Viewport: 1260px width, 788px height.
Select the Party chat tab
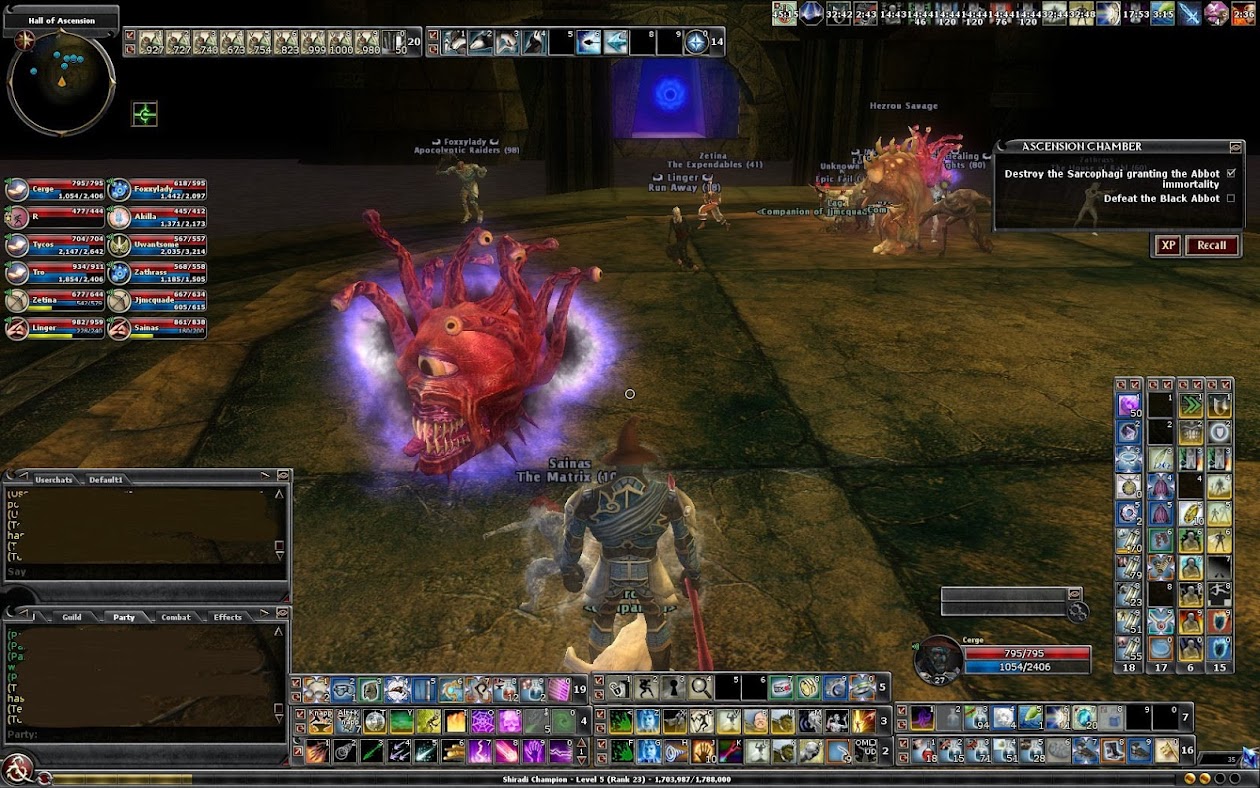124,617
